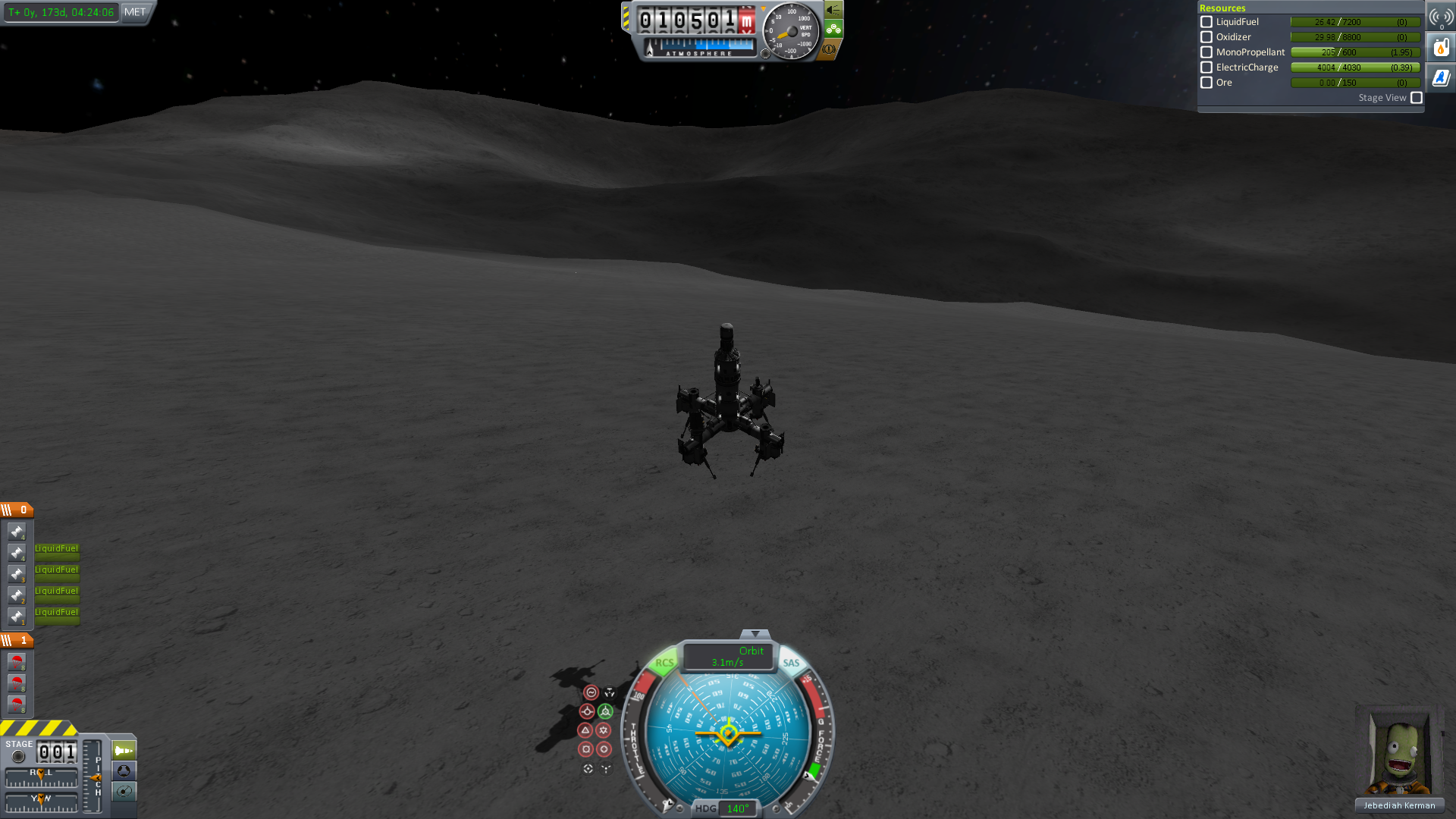This screenshot has height=819, width=1456.
Task: Tick the Ore resource checkbox
Action: pos(1207,83)
